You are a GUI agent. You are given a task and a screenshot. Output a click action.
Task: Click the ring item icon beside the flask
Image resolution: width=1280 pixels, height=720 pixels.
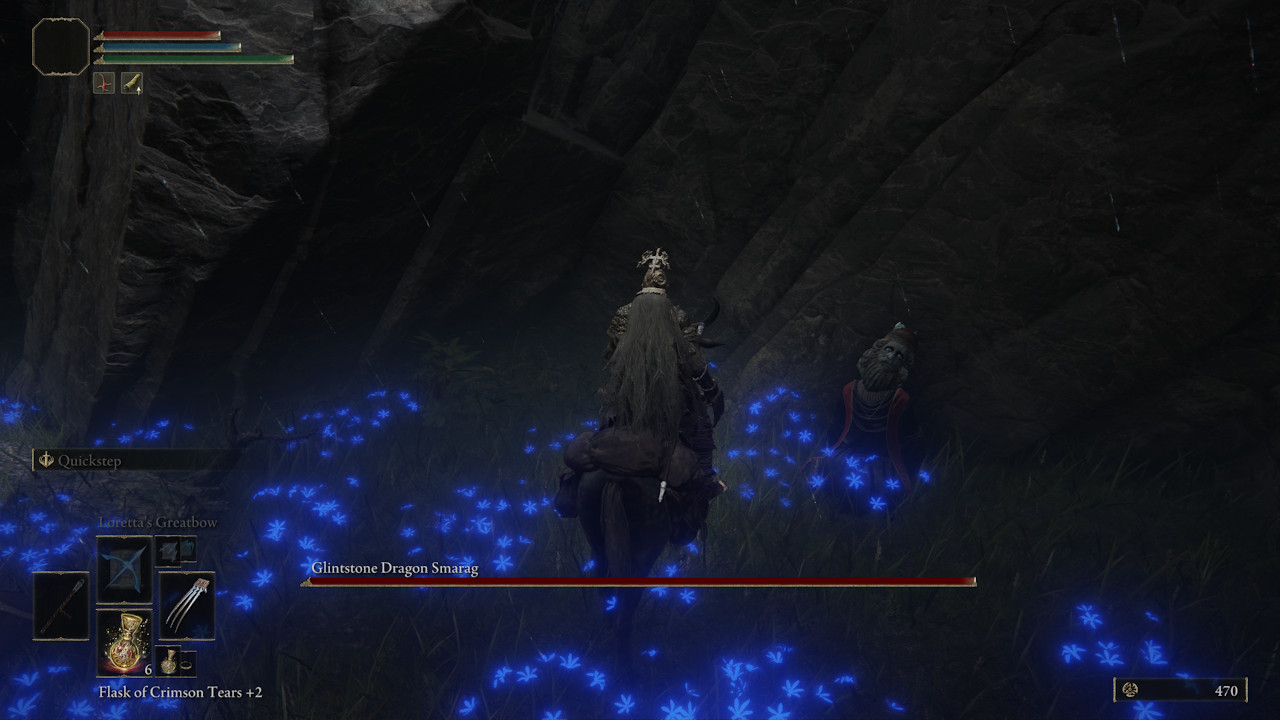pyautogui.click(x=186, y=663)
